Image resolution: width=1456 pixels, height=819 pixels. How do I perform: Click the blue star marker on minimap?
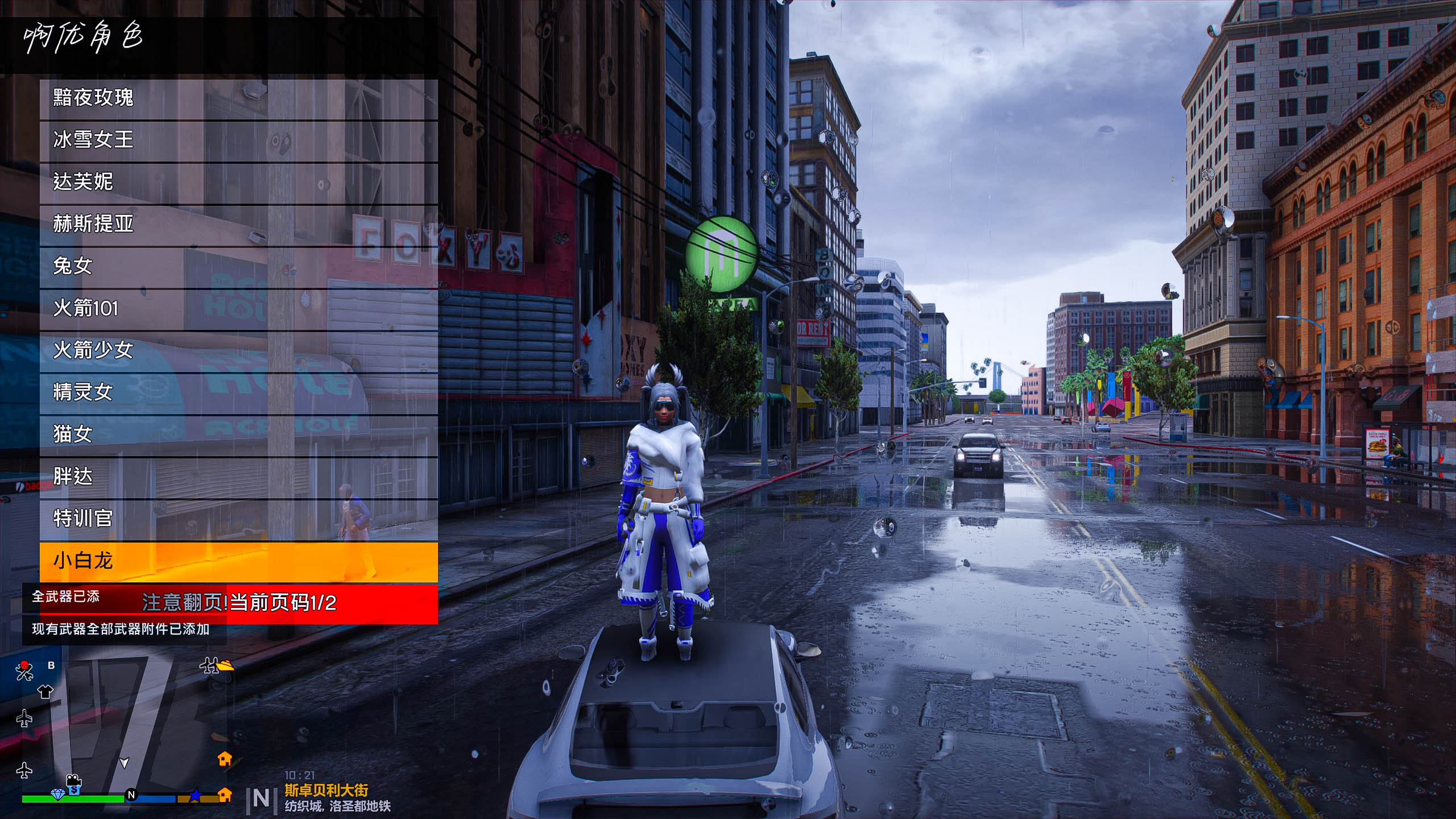[195, 795]
